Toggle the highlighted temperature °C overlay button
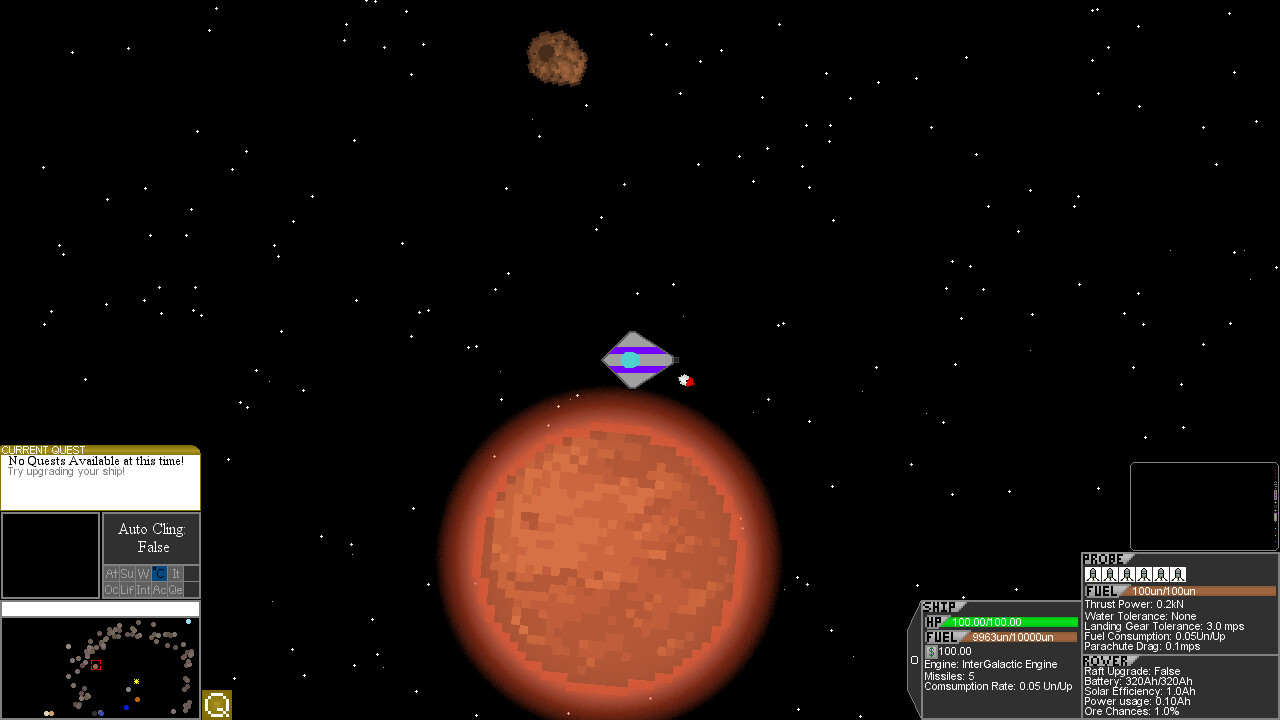Screen dimensions: 1280x720 pyautogui.click(x=158, y=573)
